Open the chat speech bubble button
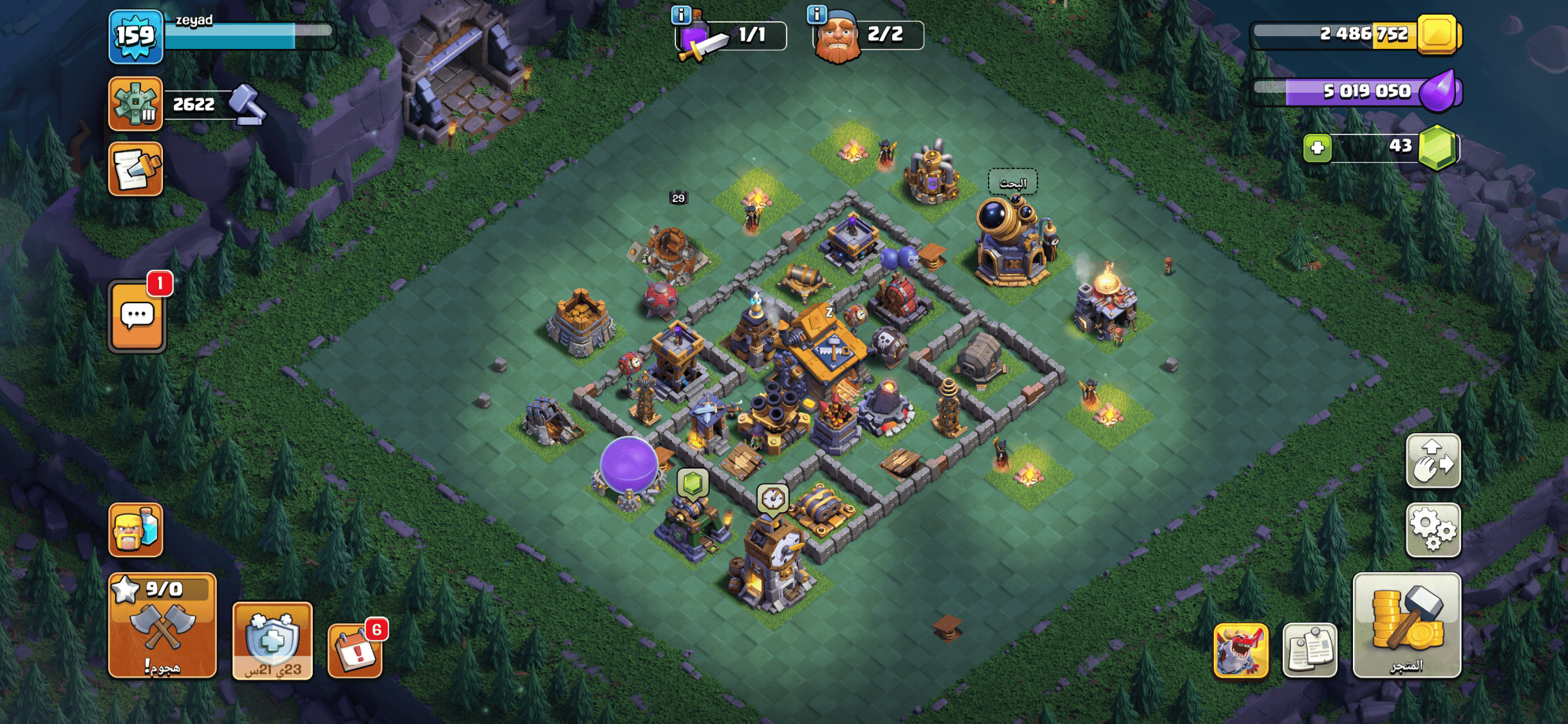The width and height of the screenshot is (1568, 724). tap(137, 317)
